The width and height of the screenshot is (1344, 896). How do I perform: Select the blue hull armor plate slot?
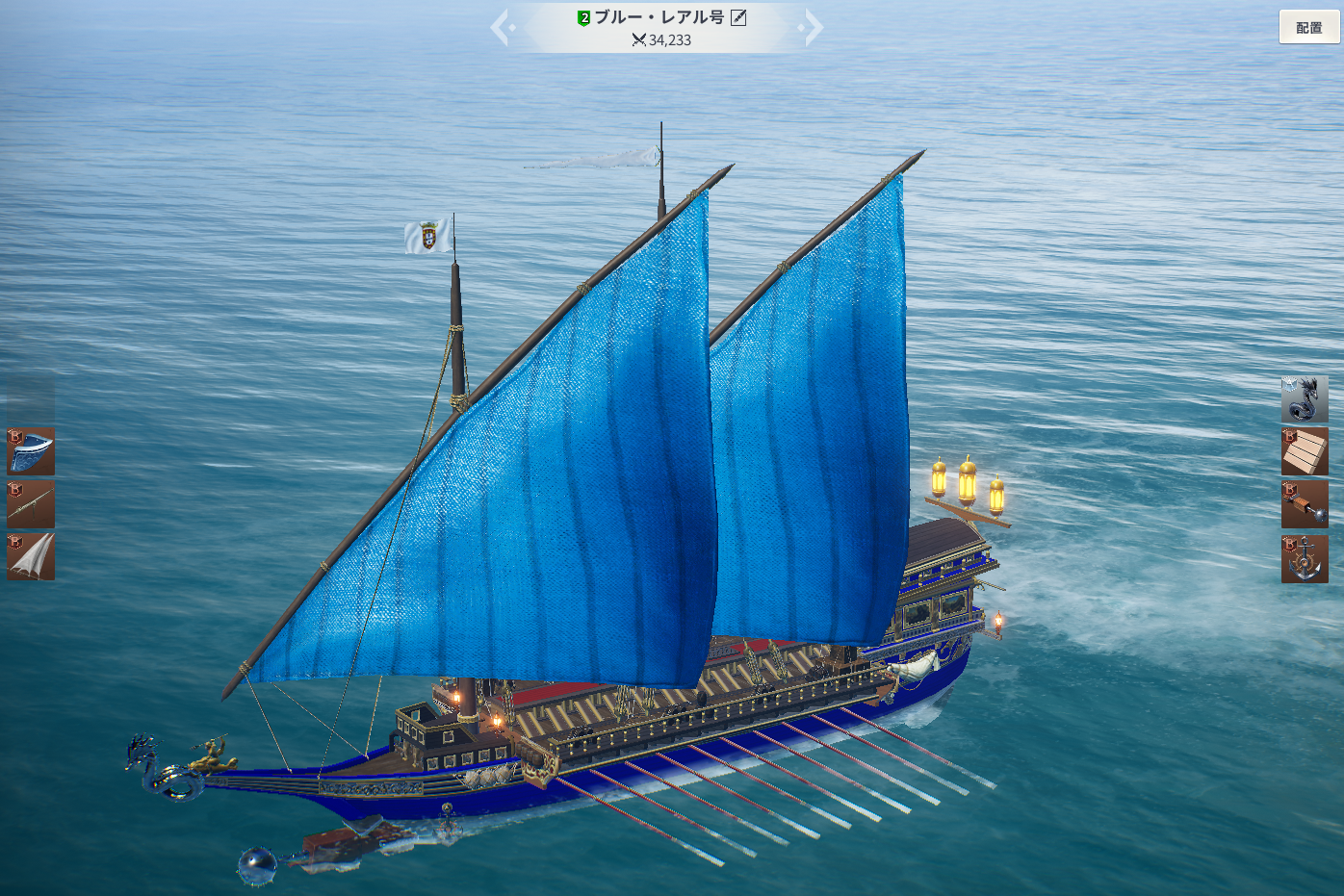point(31,451)
